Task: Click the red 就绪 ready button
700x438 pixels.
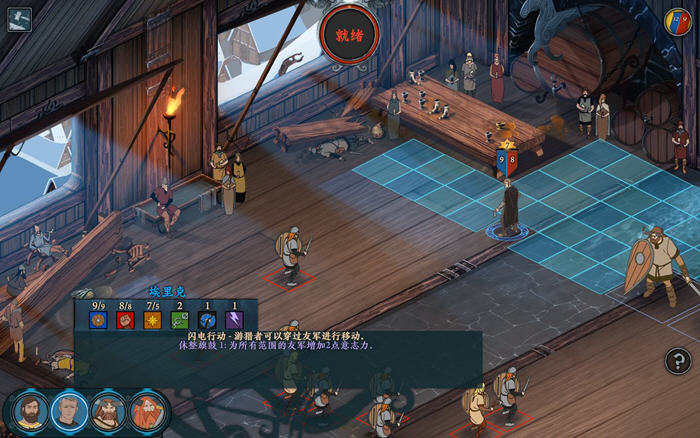Action: pos(349,35)
